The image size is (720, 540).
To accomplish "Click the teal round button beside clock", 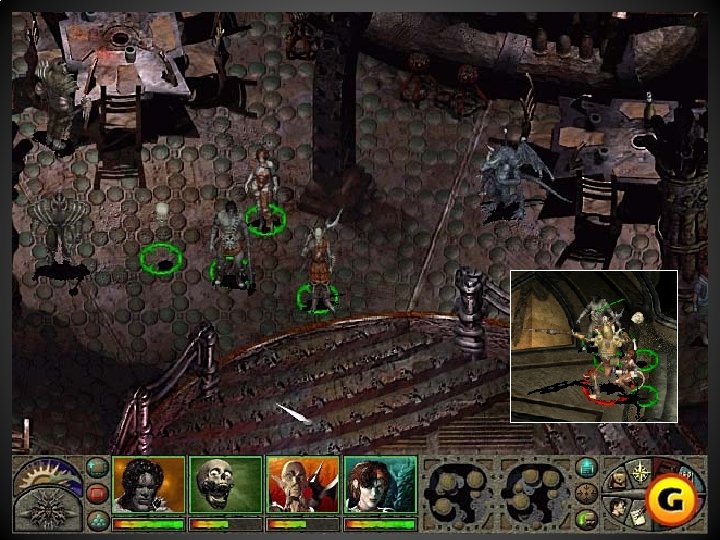I will click(x=96, y=467).
